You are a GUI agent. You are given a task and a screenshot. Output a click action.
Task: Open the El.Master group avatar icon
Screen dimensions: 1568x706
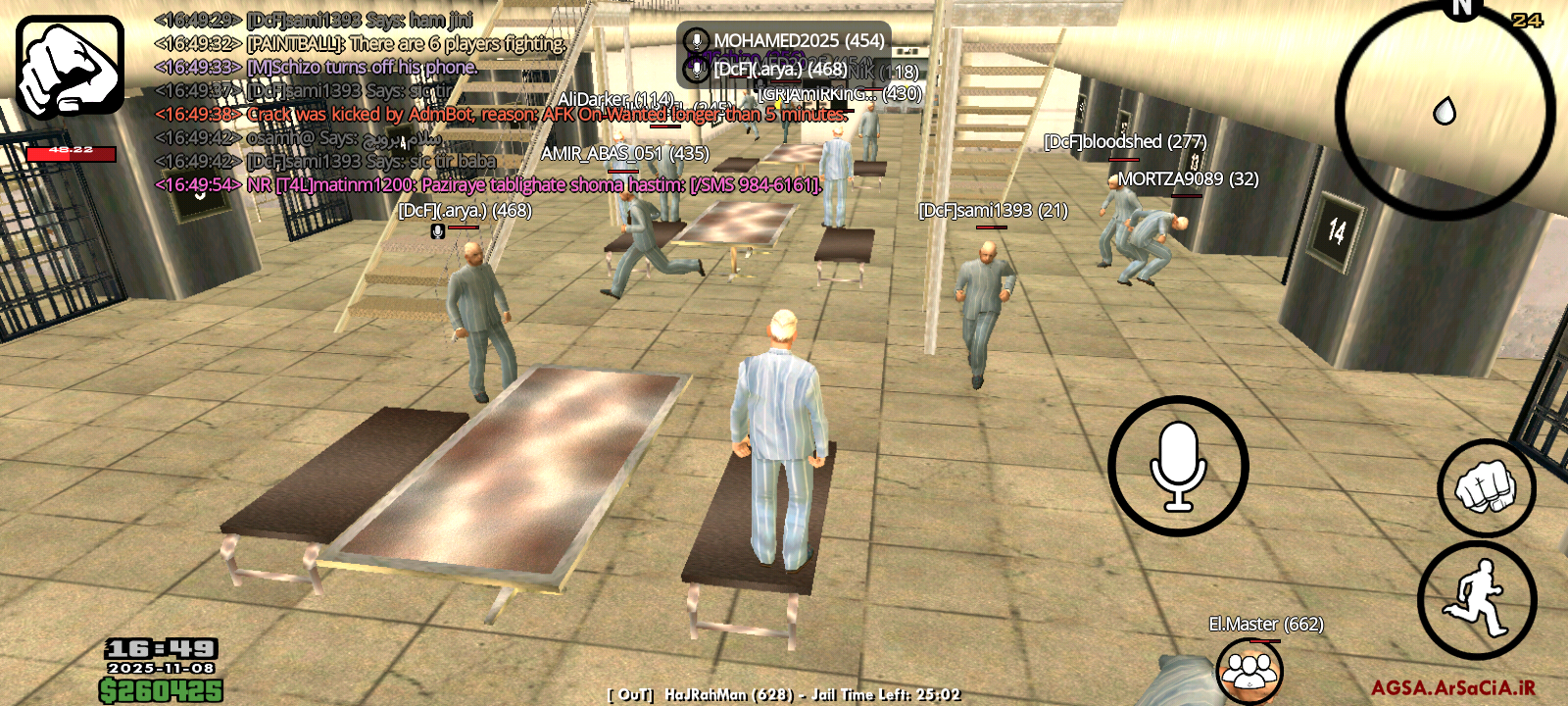click(1249, 669)
